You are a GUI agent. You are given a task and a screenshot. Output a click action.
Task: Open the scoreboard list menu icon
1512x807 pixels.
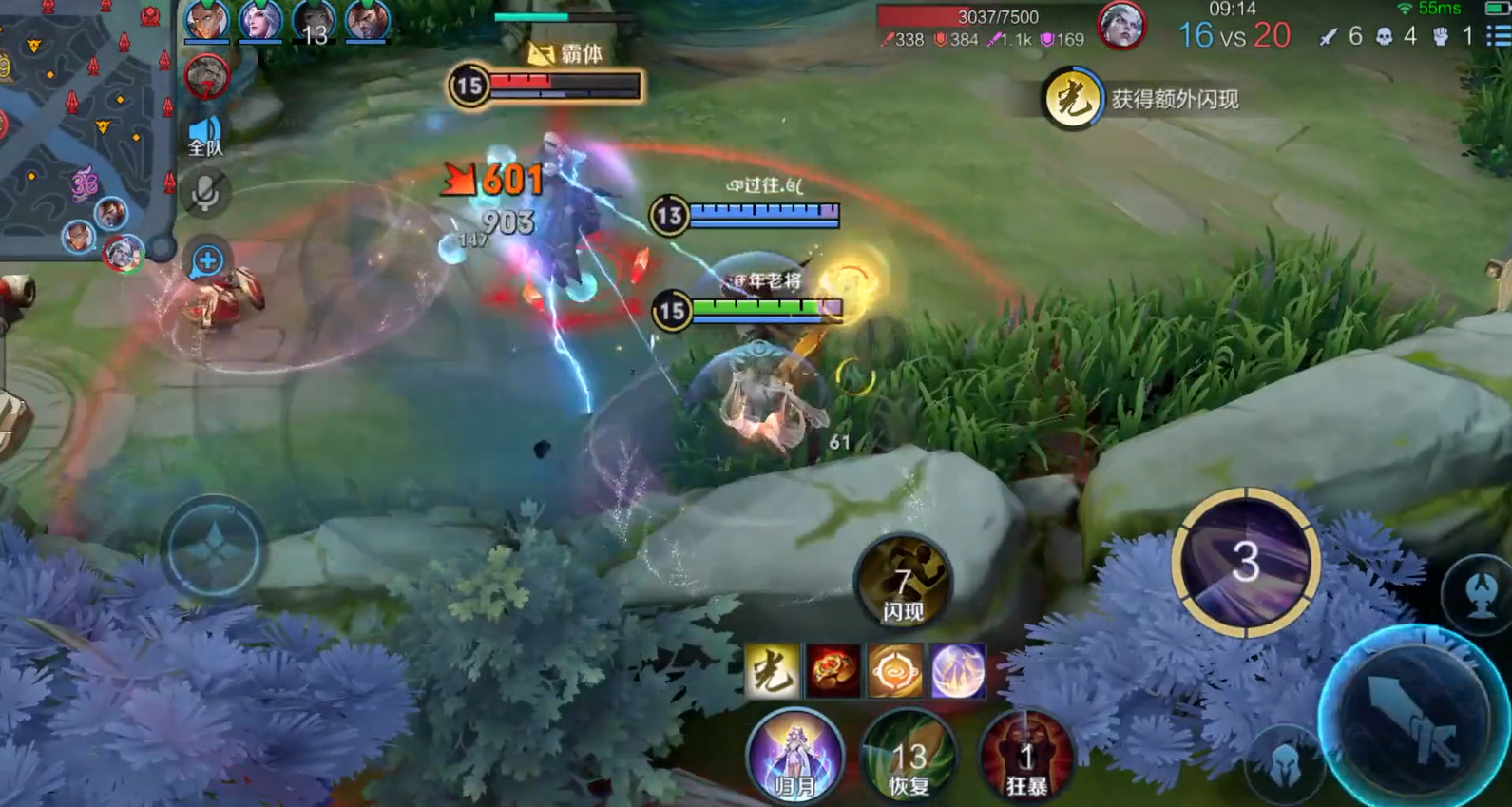(1499, 36)
